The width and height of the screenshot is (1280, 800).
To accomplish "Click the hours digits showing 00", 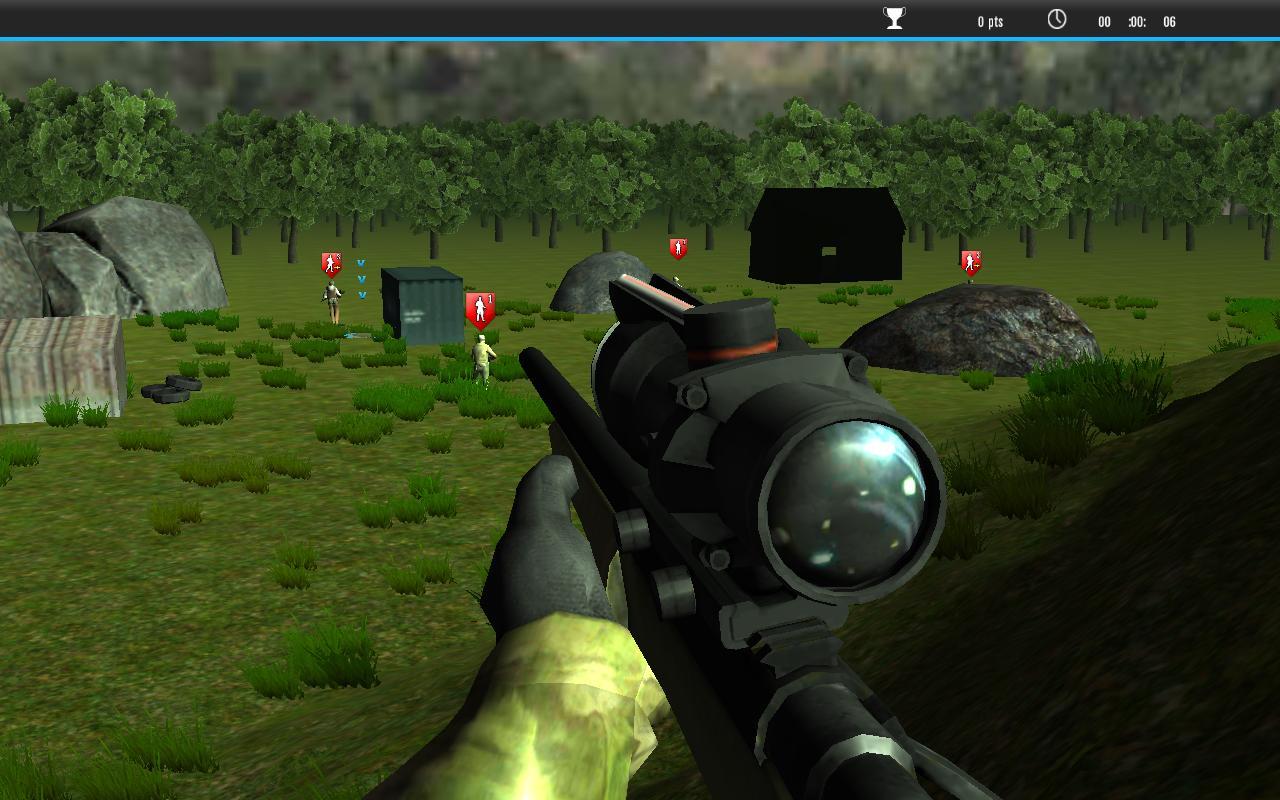I will 1104,21.
